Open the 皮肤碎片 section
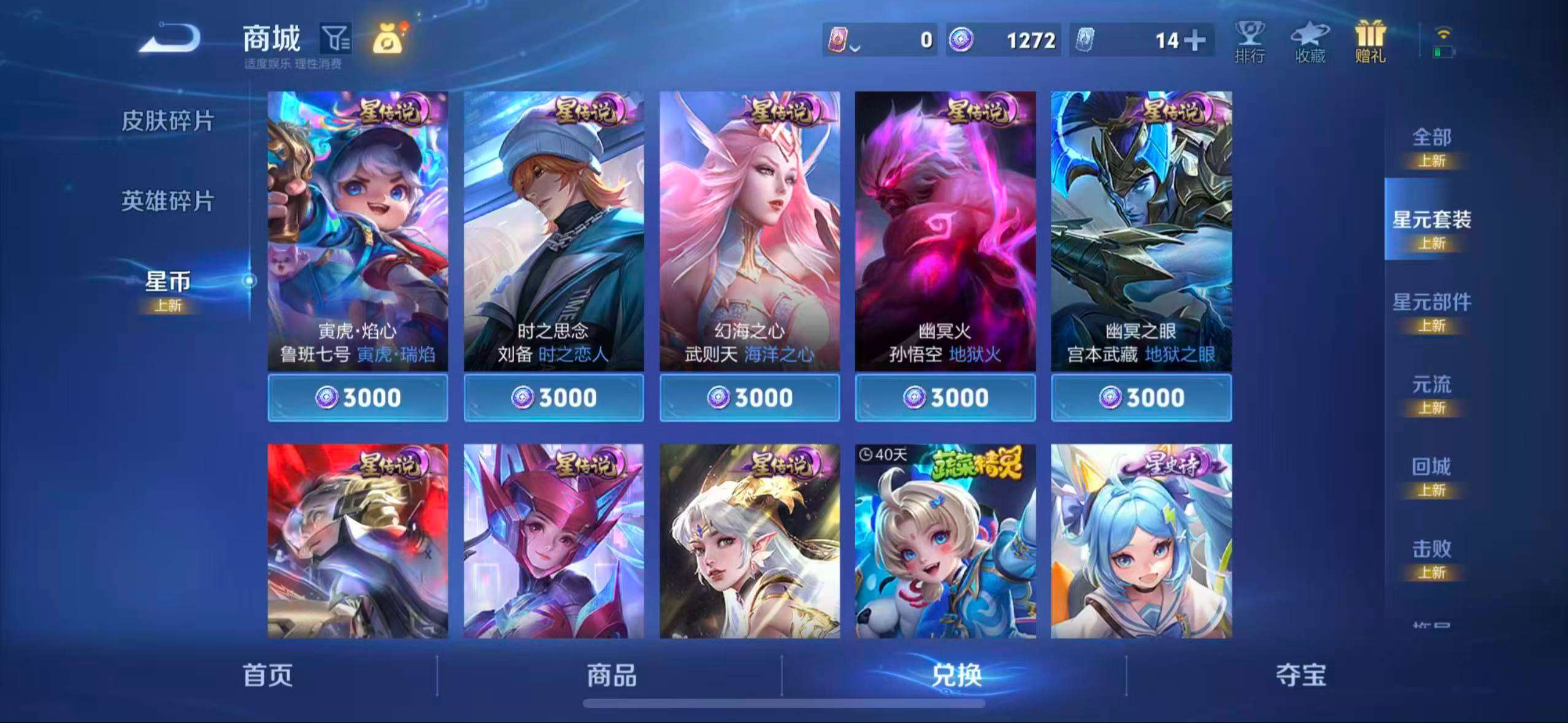1568x723 pixels. 167,121
